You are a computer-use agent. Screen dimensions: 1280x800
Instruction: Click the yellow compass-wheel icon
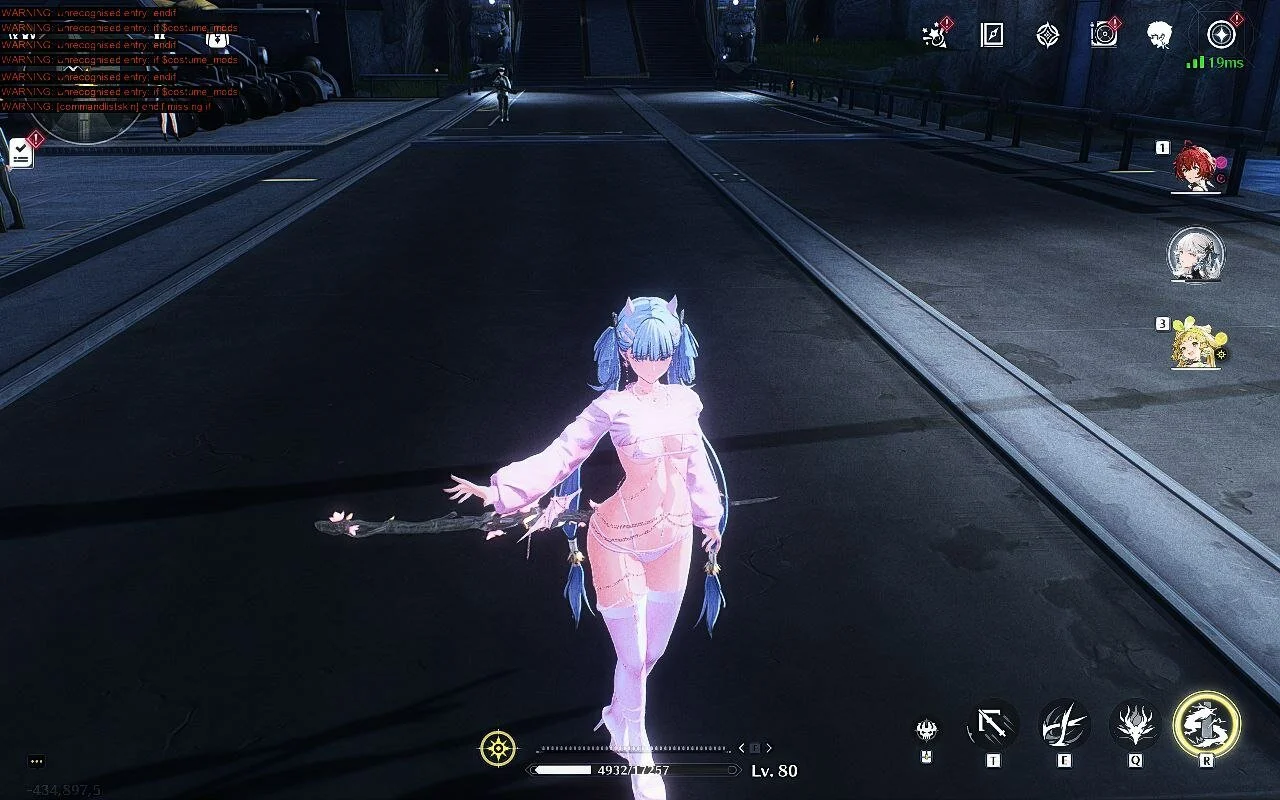coord(498,748)
